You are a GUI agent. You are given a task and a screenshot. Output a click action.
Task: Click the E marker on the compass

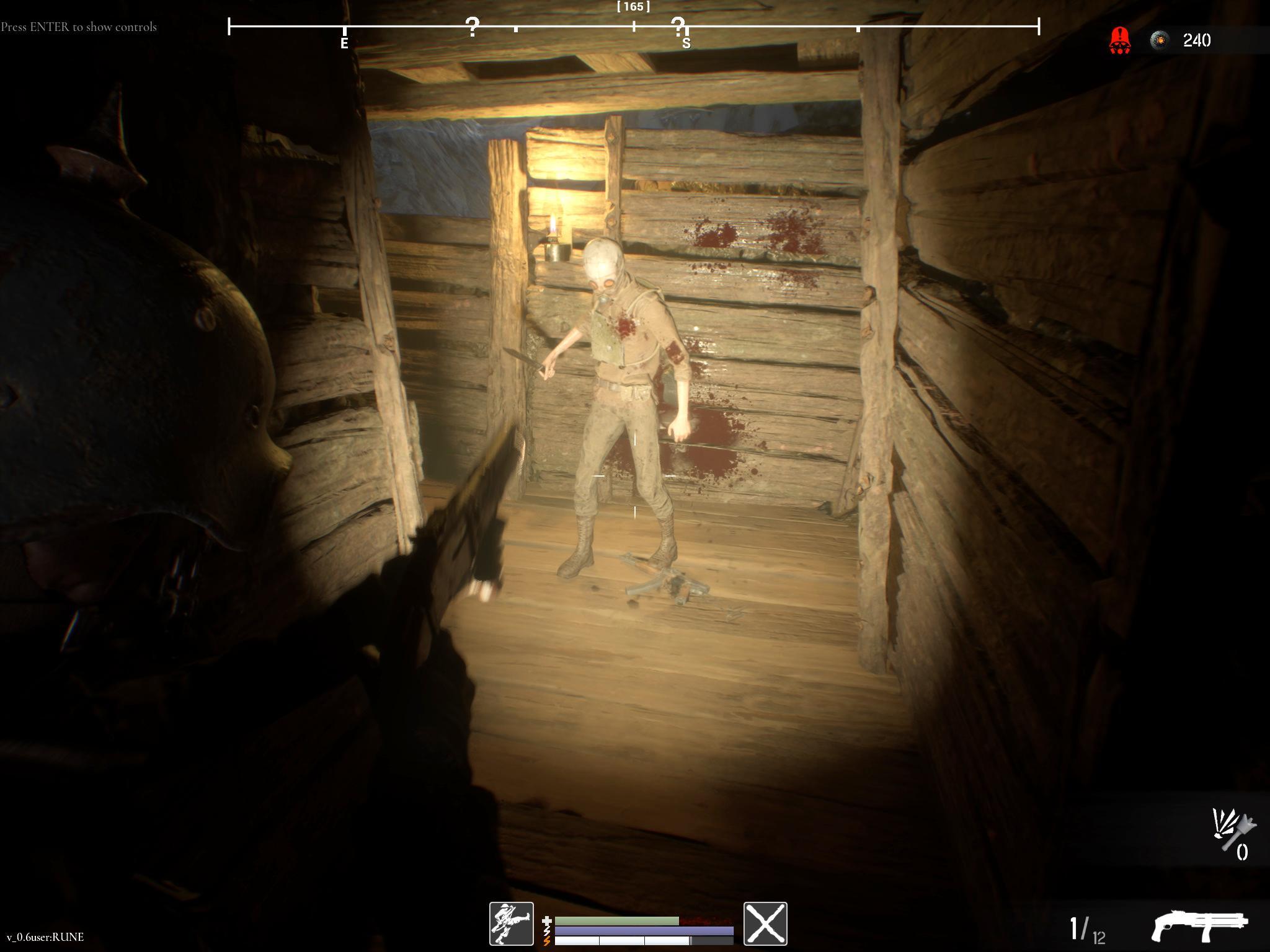[344, 43]
